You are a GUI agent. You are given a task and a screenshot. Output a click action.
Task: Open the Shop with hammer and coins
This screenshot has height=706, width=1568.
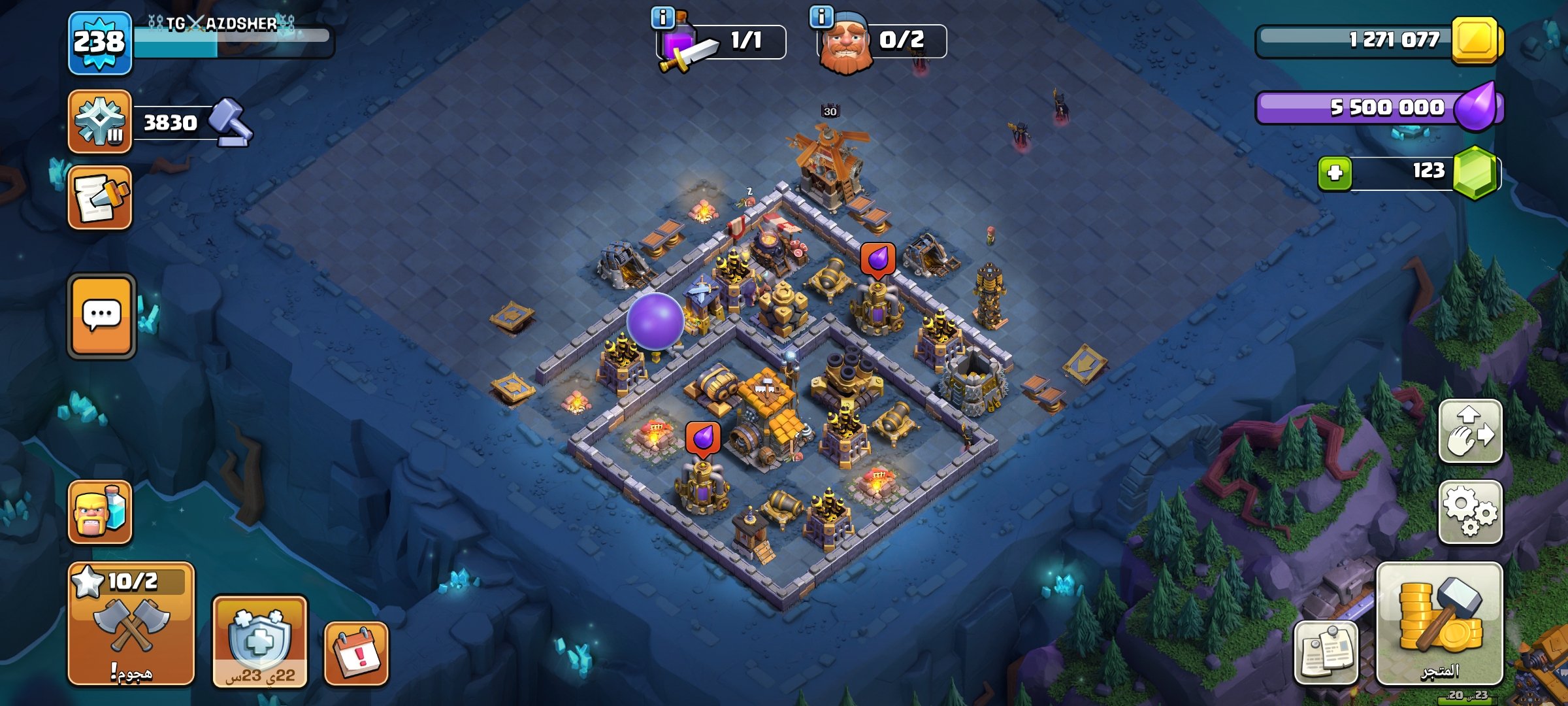point(1439,624)
